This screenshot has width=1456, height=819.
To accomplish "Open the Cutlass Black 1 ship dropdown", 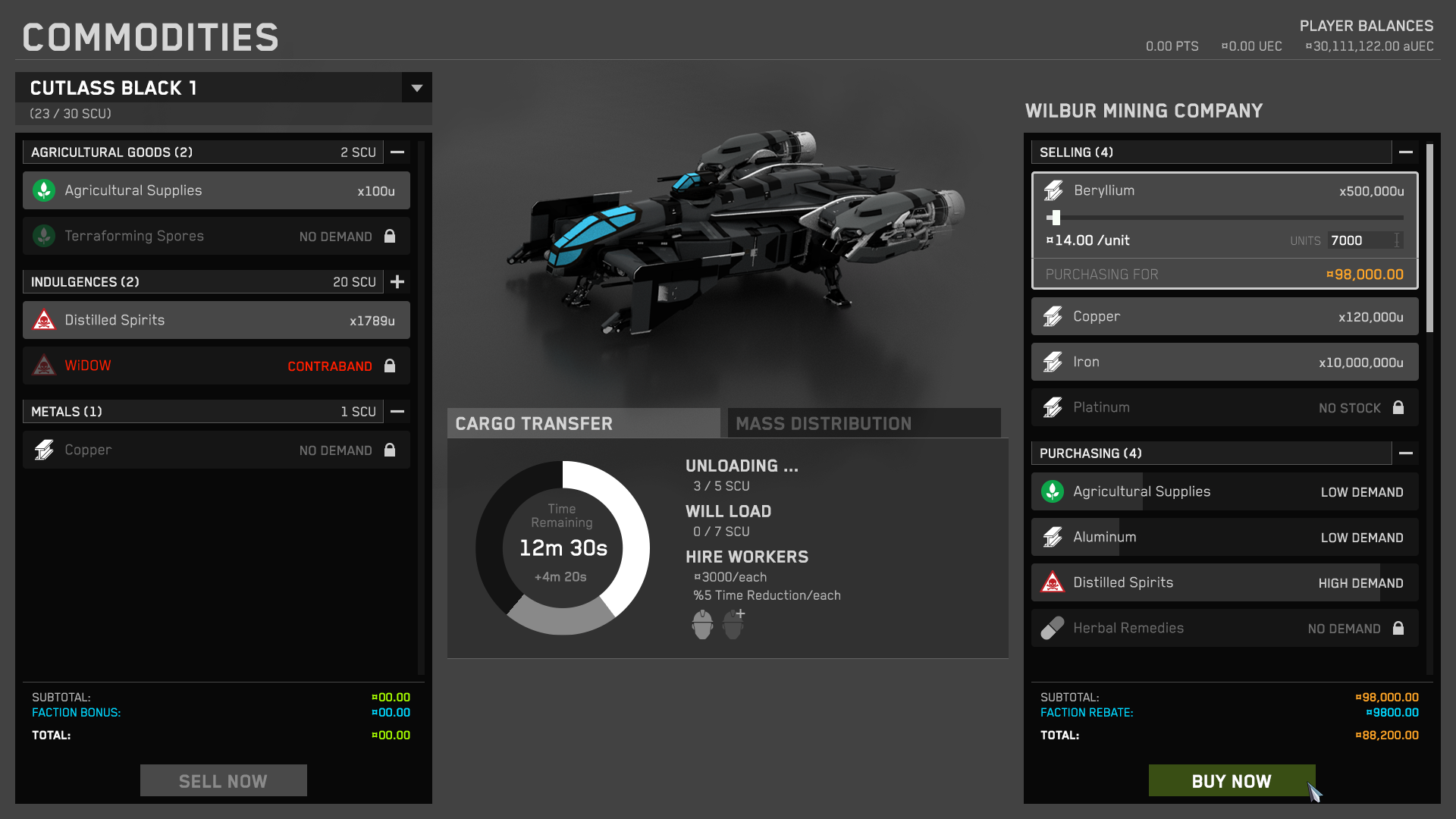I will (x=416, y=88).
